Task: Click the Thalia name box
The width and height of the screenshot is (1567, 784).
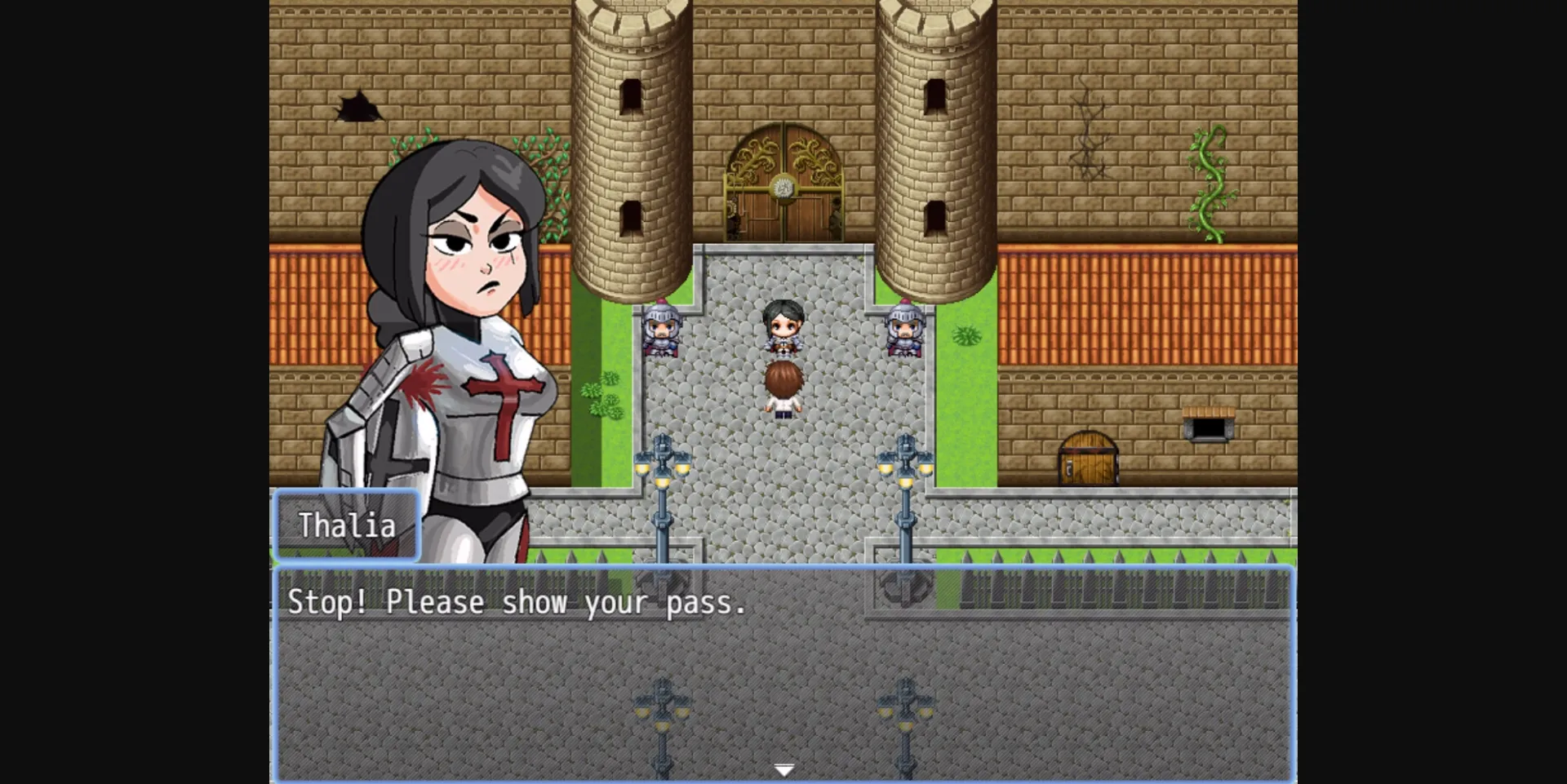Action: tap(346, 526)
